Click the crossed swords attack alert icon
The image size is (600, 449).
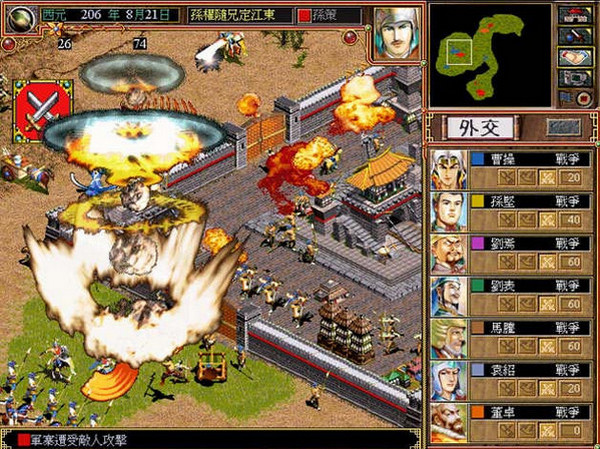click(x=43, y=109)
